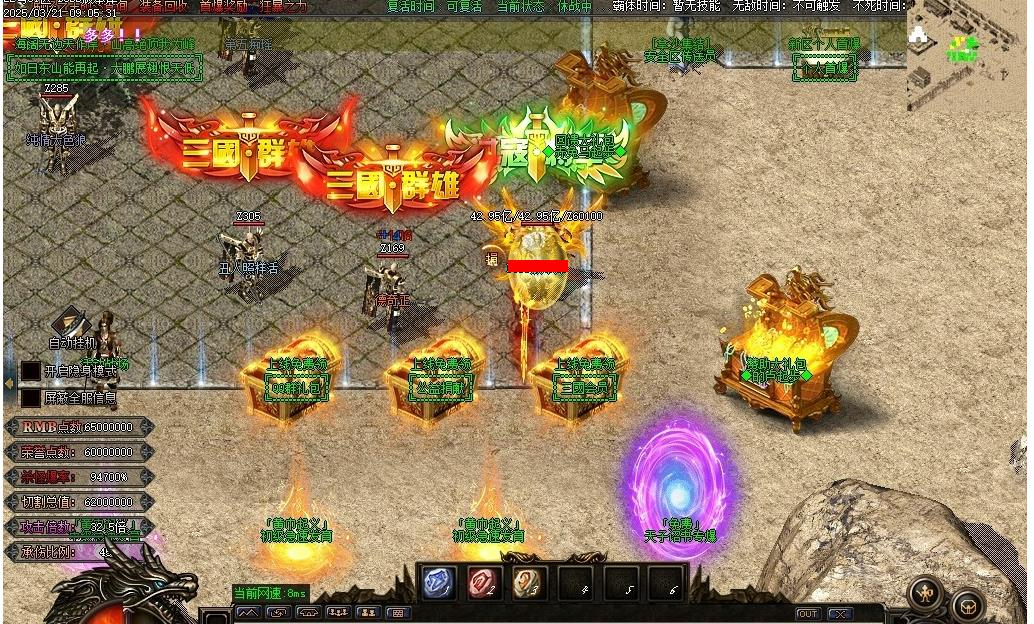
Task: Open the two-figures button on the bottom toolbar
Action: point(367,613)
